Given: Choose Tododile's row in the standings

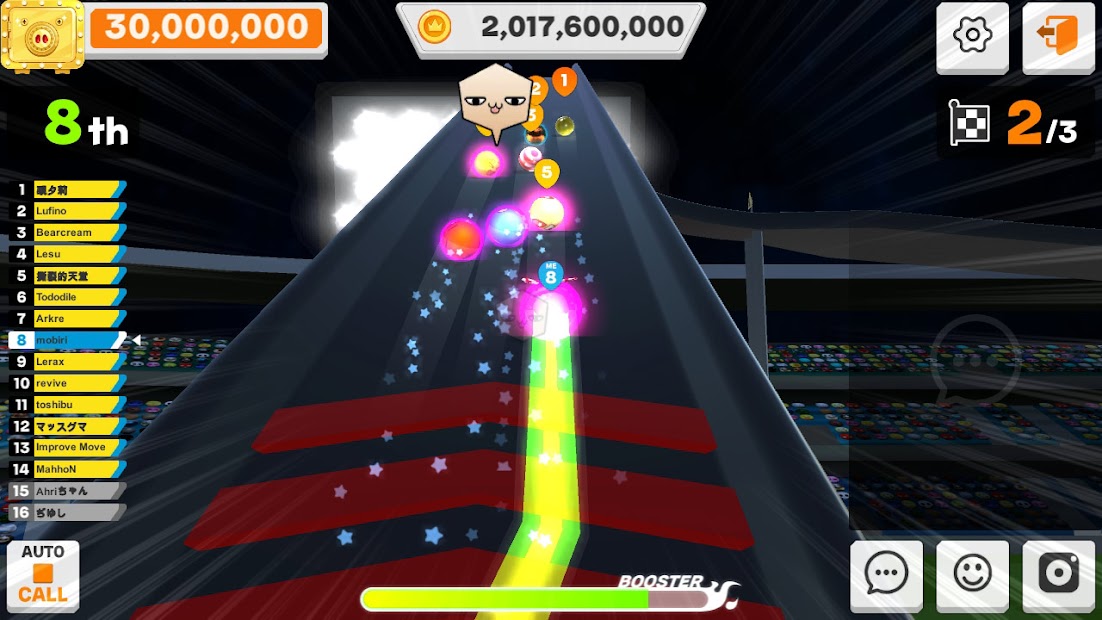Looking at the screenshot, I should (68, 297).
